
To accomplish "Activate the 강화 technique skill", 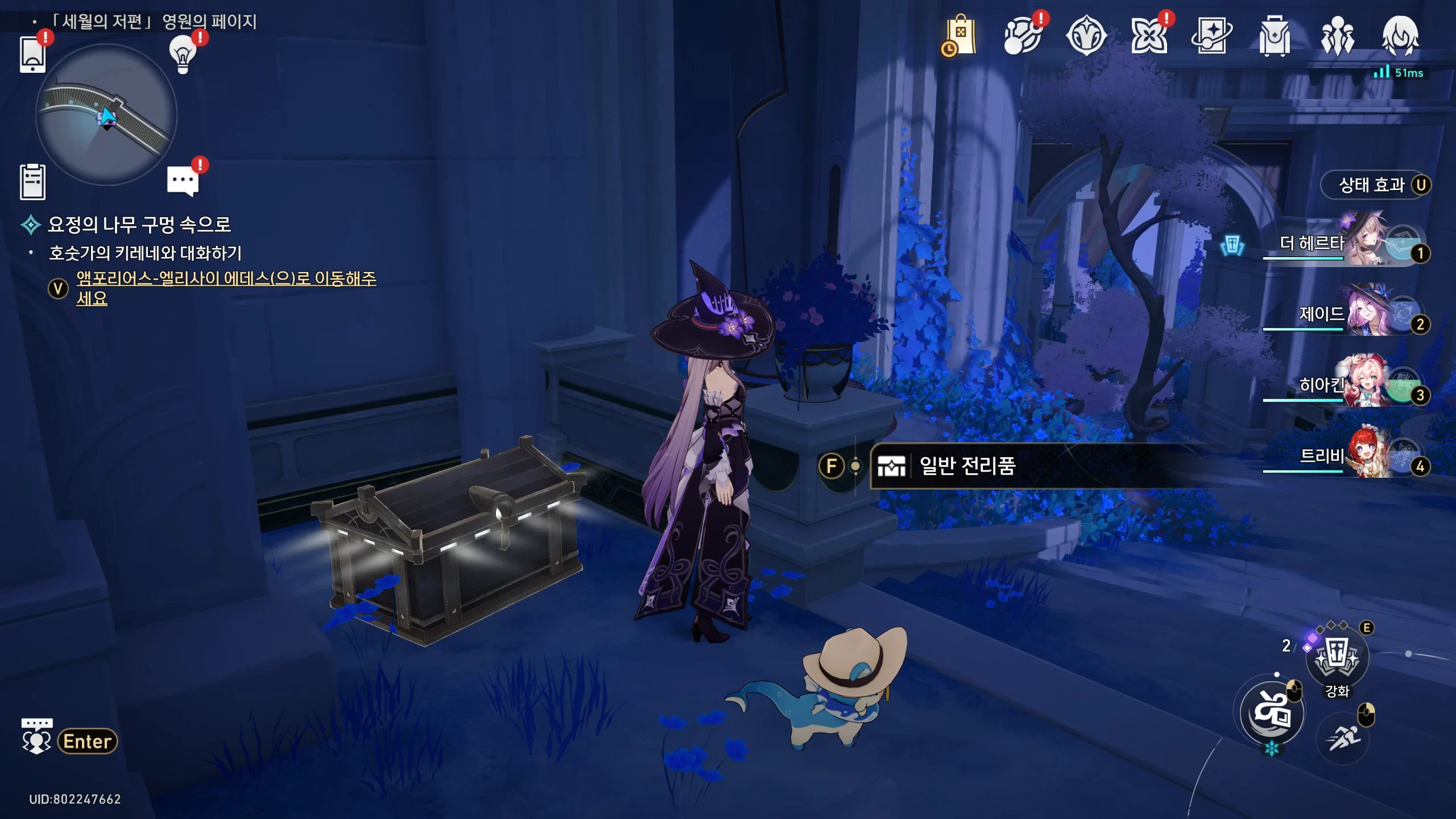I will [x=1337, y=657].
